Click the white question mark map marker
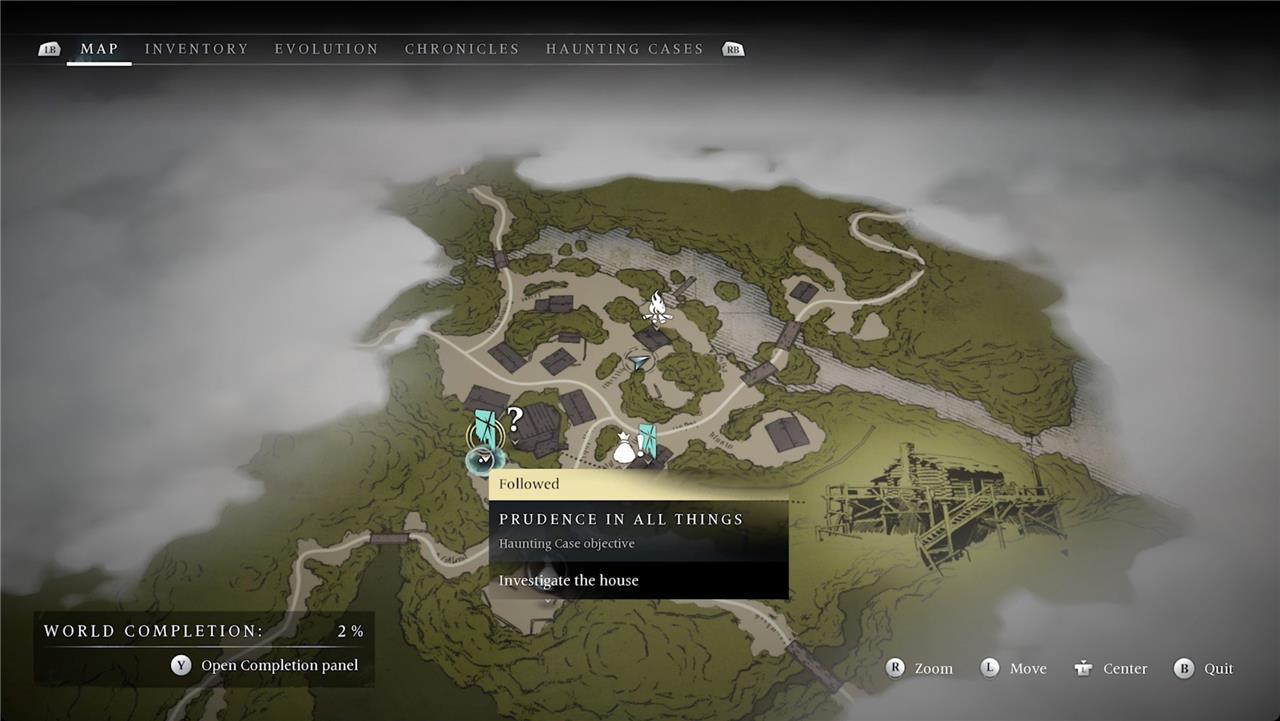This screenshot has height=721, width=1280. point(515,419)
